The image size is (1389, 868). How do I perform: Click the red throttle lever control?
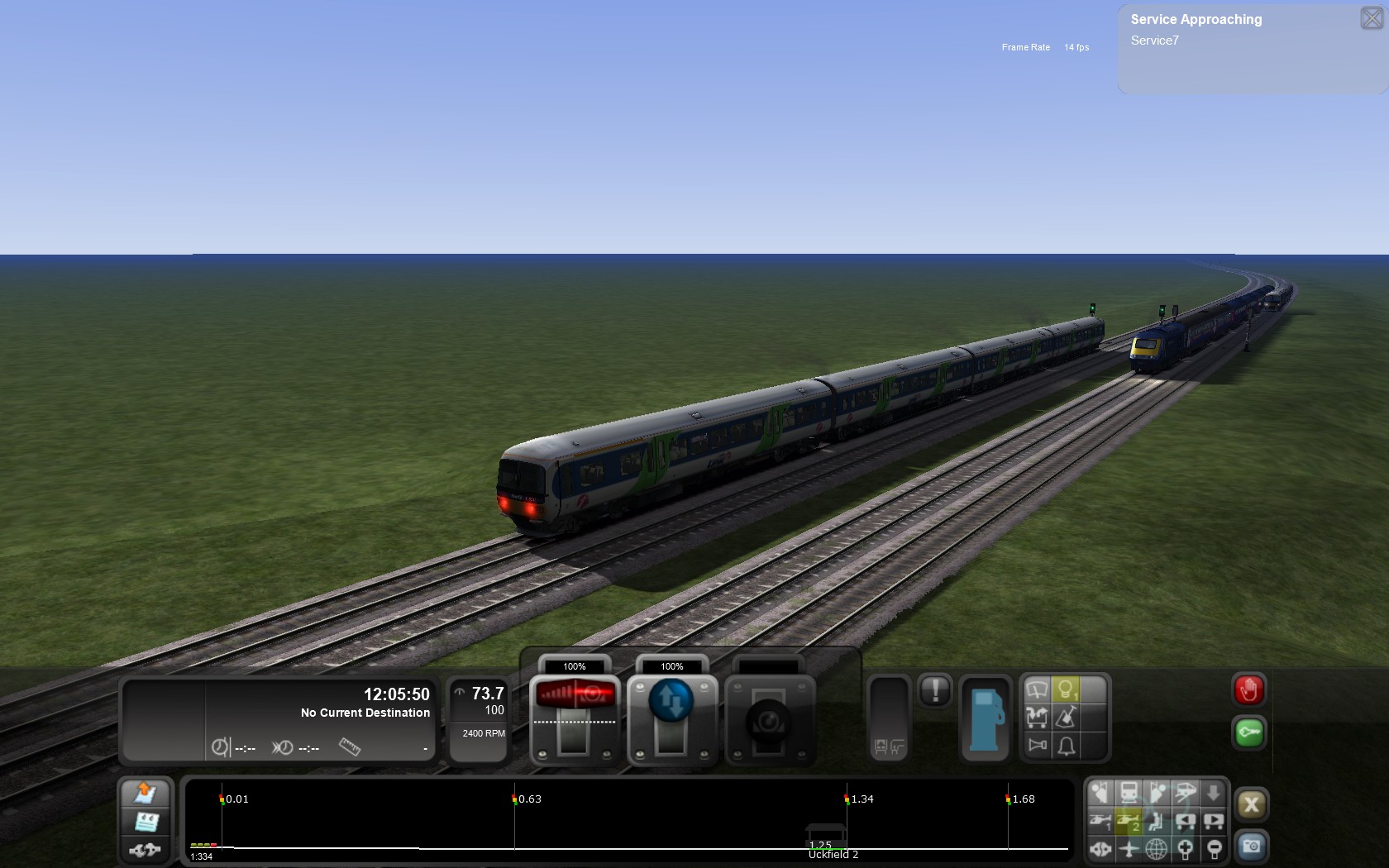point(575,695)
